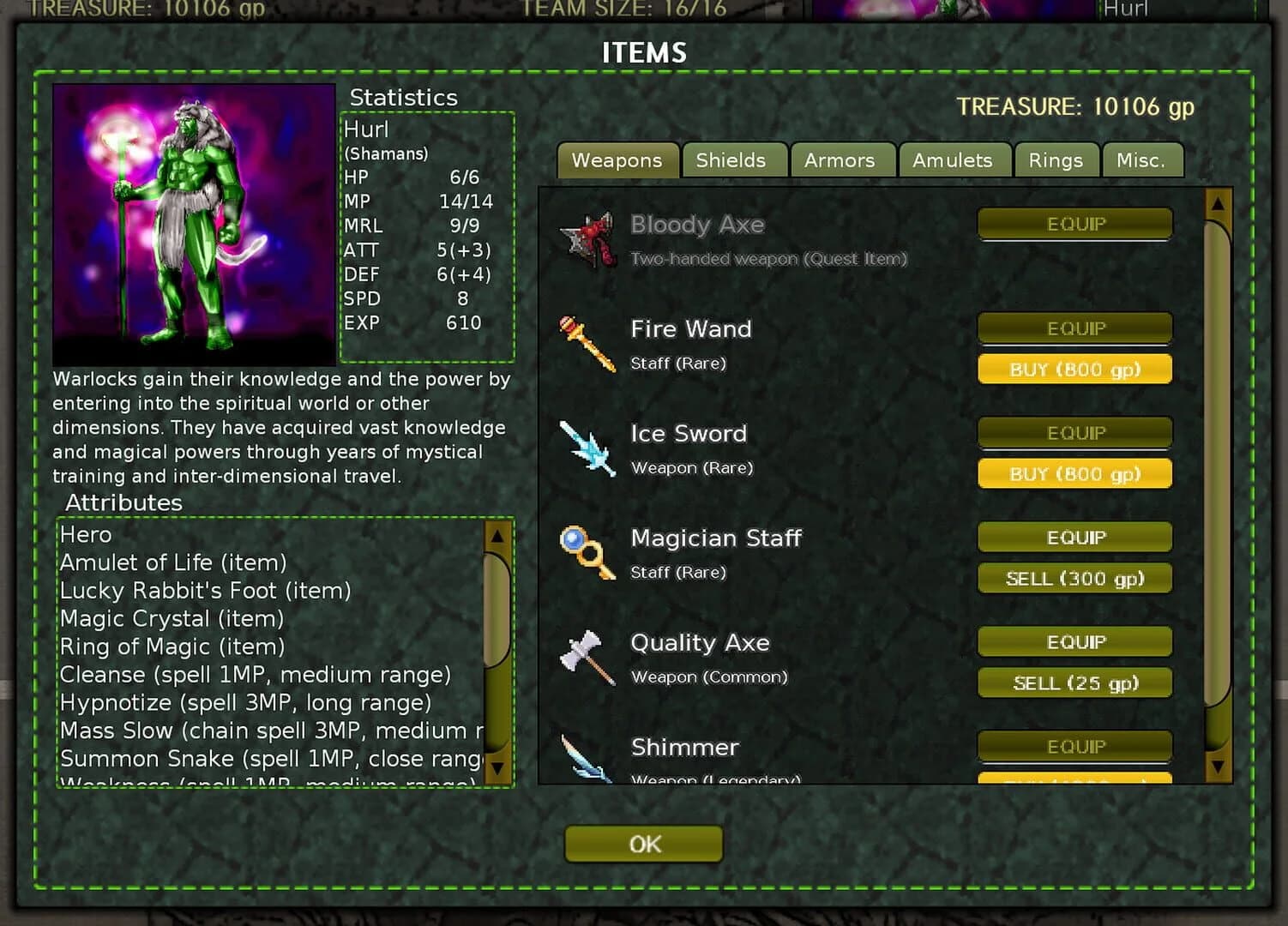Buy the Fire Wand for 800 gp
Screen dimensions: 1288x926
(1074, 369)
